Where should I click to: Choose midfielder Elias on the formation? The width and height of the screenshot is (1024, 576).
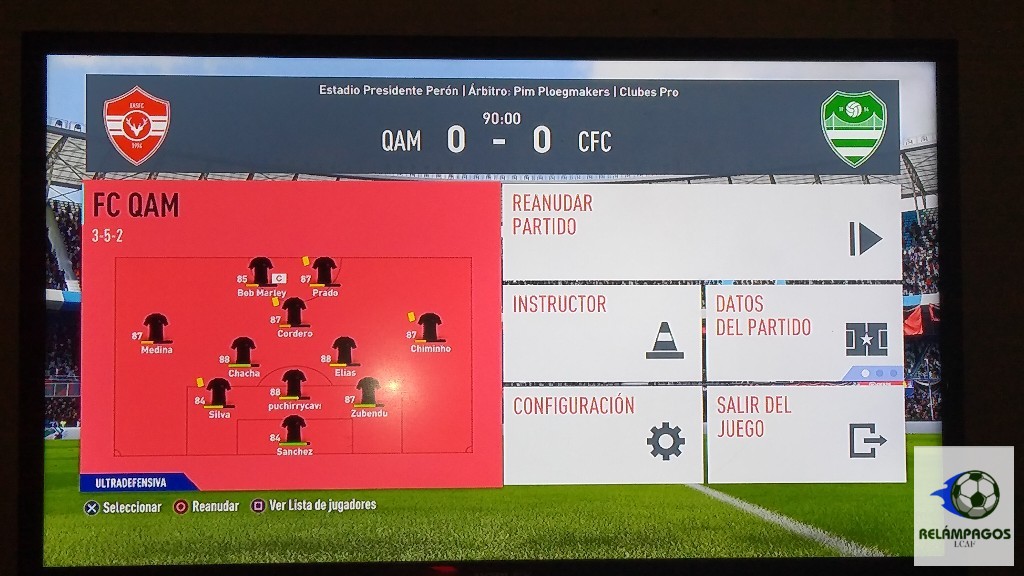(345, 353)
